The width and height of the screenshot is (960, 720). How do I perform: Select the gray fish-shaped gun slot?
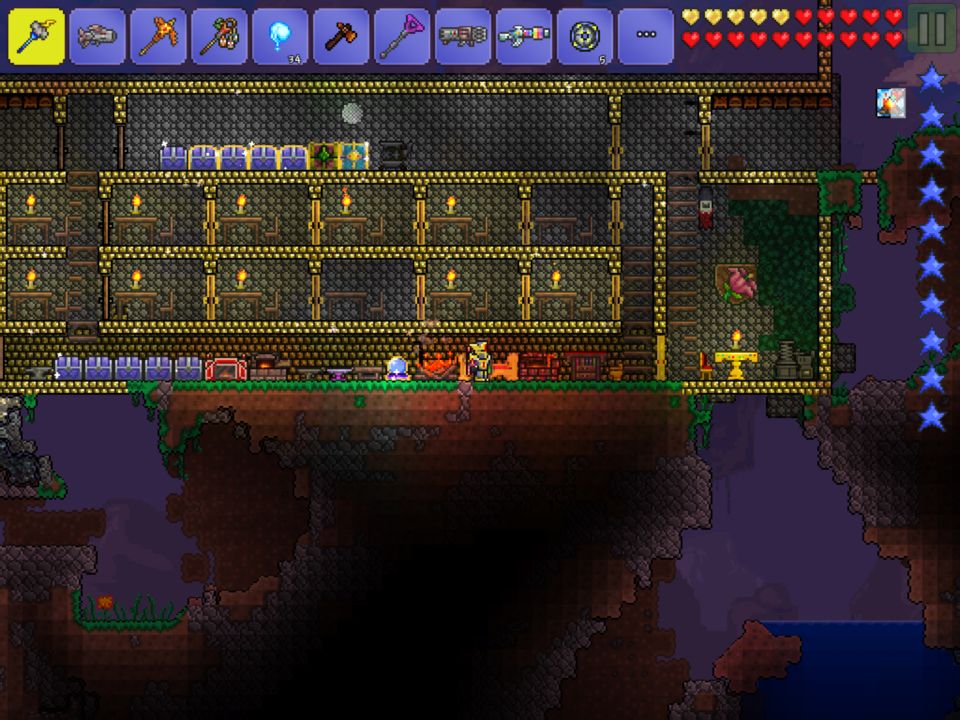pyautogui.click(x=98, y=37)
